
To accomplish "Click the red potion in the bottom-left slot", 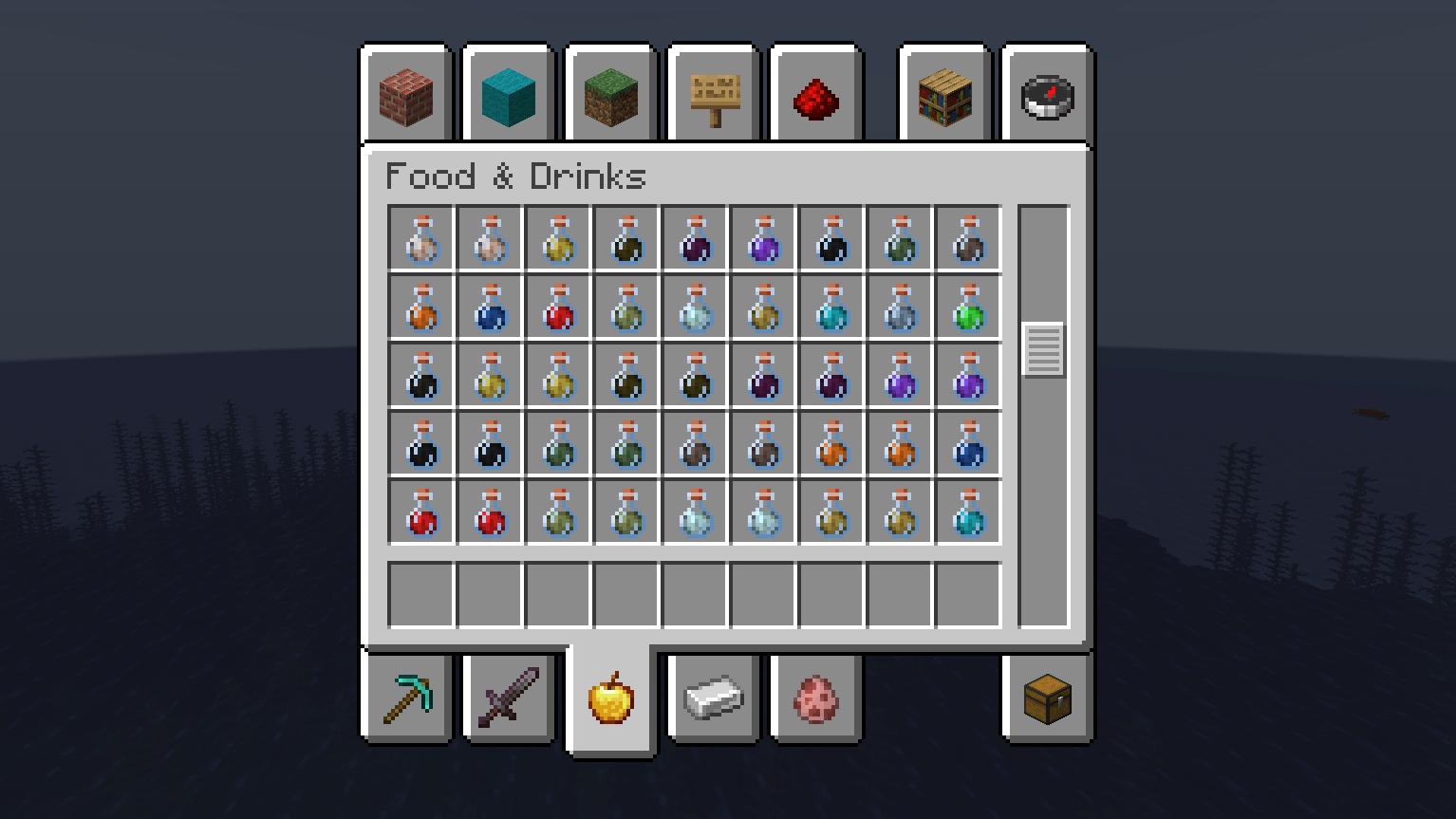I will (420, 512).
